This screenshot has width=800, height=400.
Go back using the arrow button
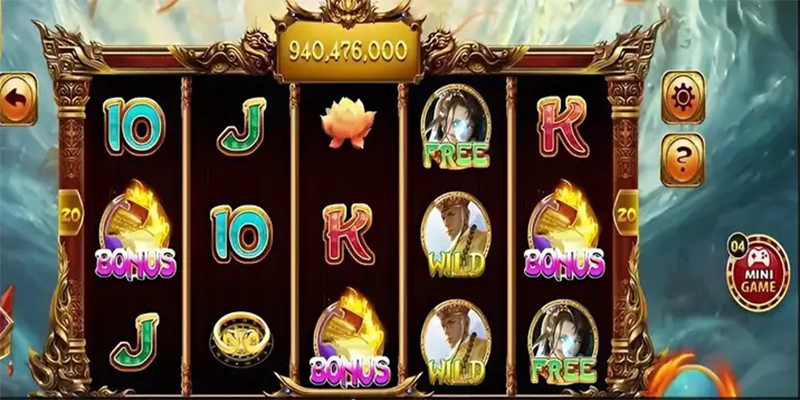(16, 98)
